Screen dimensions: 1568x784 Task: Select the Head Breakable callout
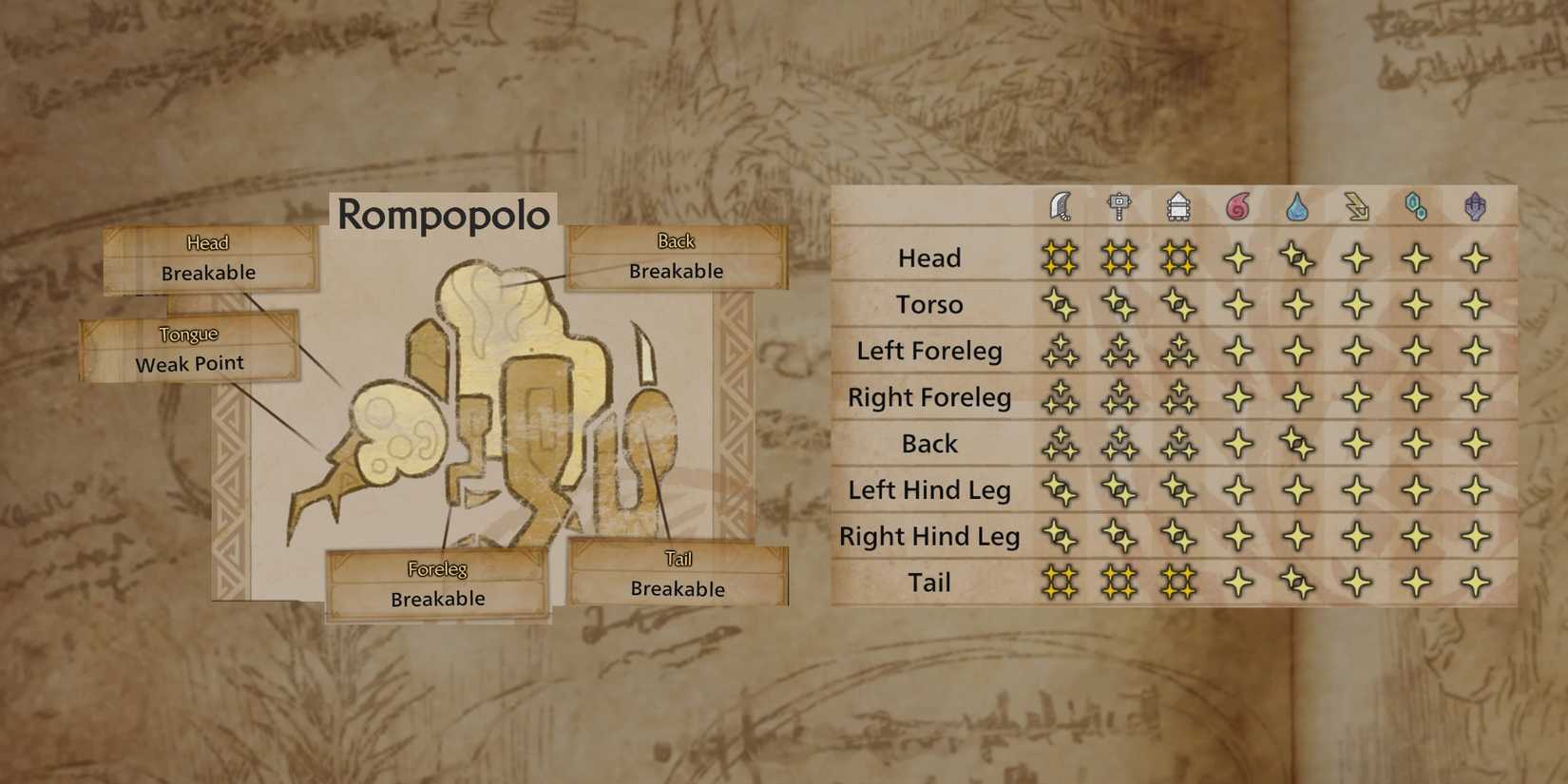(x=209, y=258)
